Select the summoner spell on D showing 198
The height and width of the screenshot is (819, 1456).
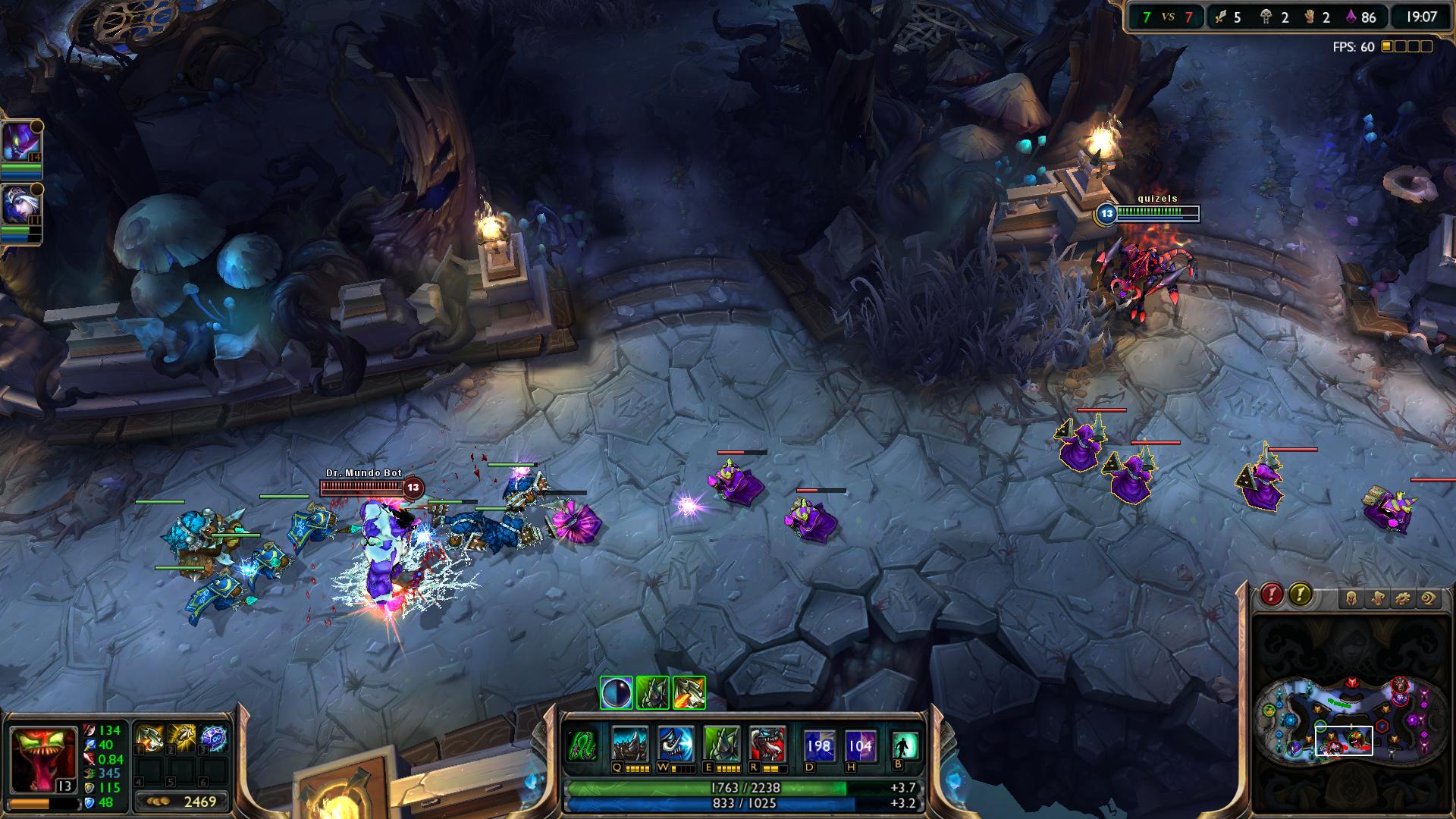pyautogui.click(x=819, y=745)
